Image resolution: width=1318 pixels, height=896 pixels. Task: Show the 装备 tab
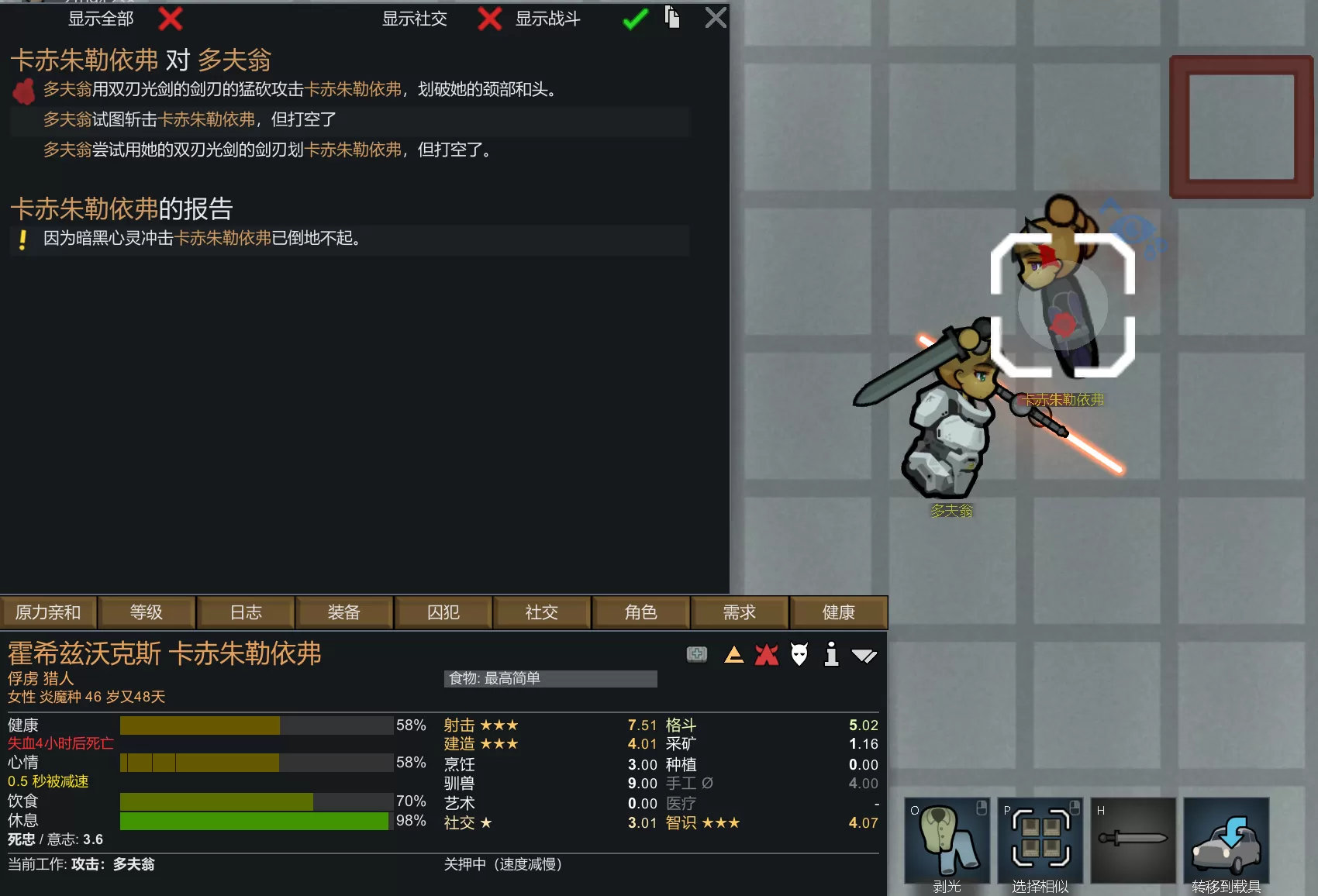pos(344,612)
